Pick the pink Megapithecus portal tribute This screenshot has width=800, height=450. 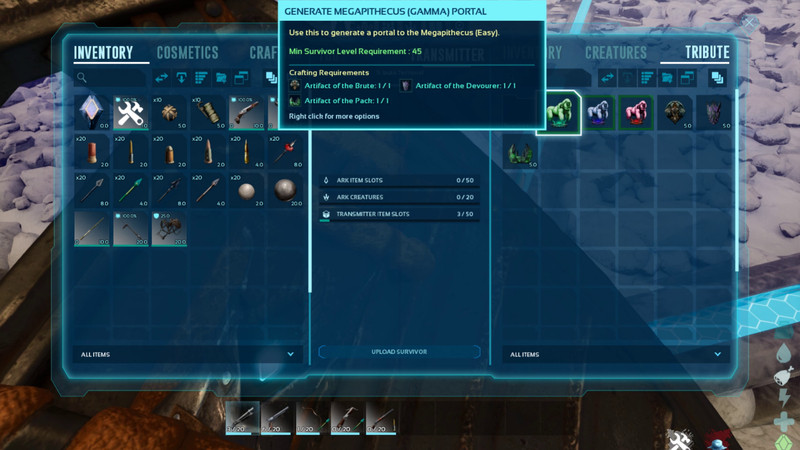tap(636, 113)
